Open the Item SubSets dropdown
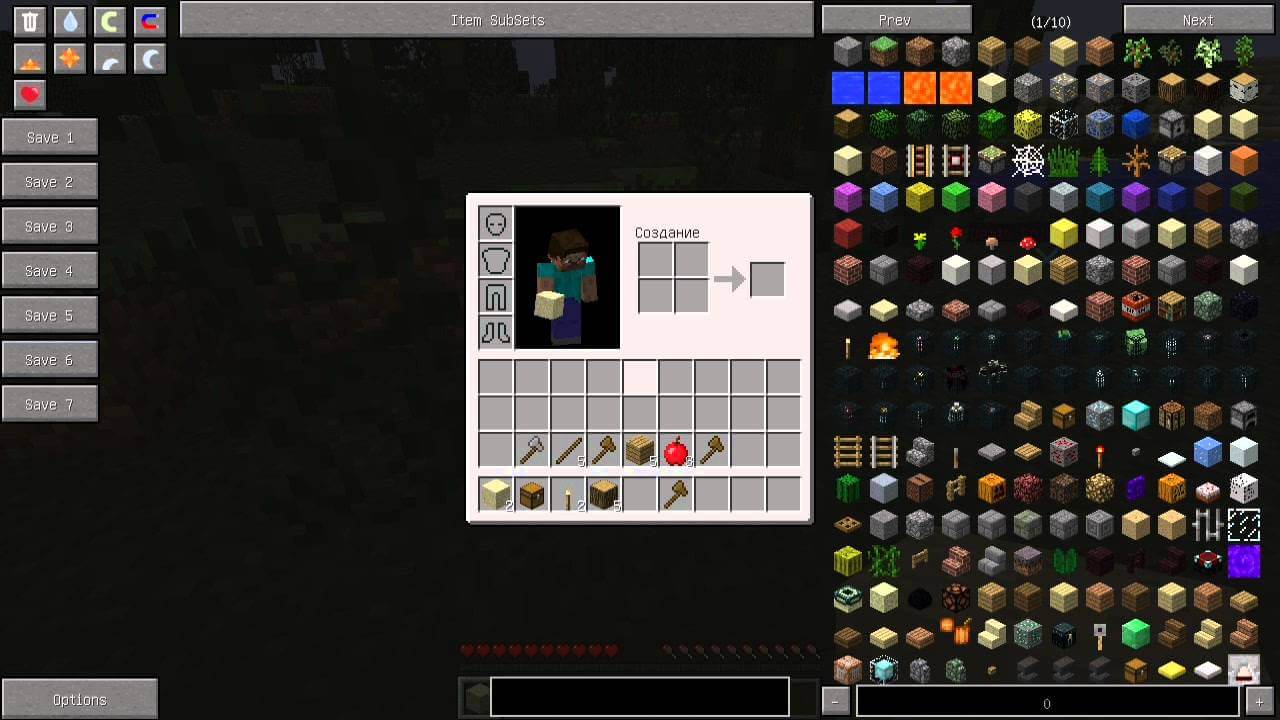 [497, 20]
